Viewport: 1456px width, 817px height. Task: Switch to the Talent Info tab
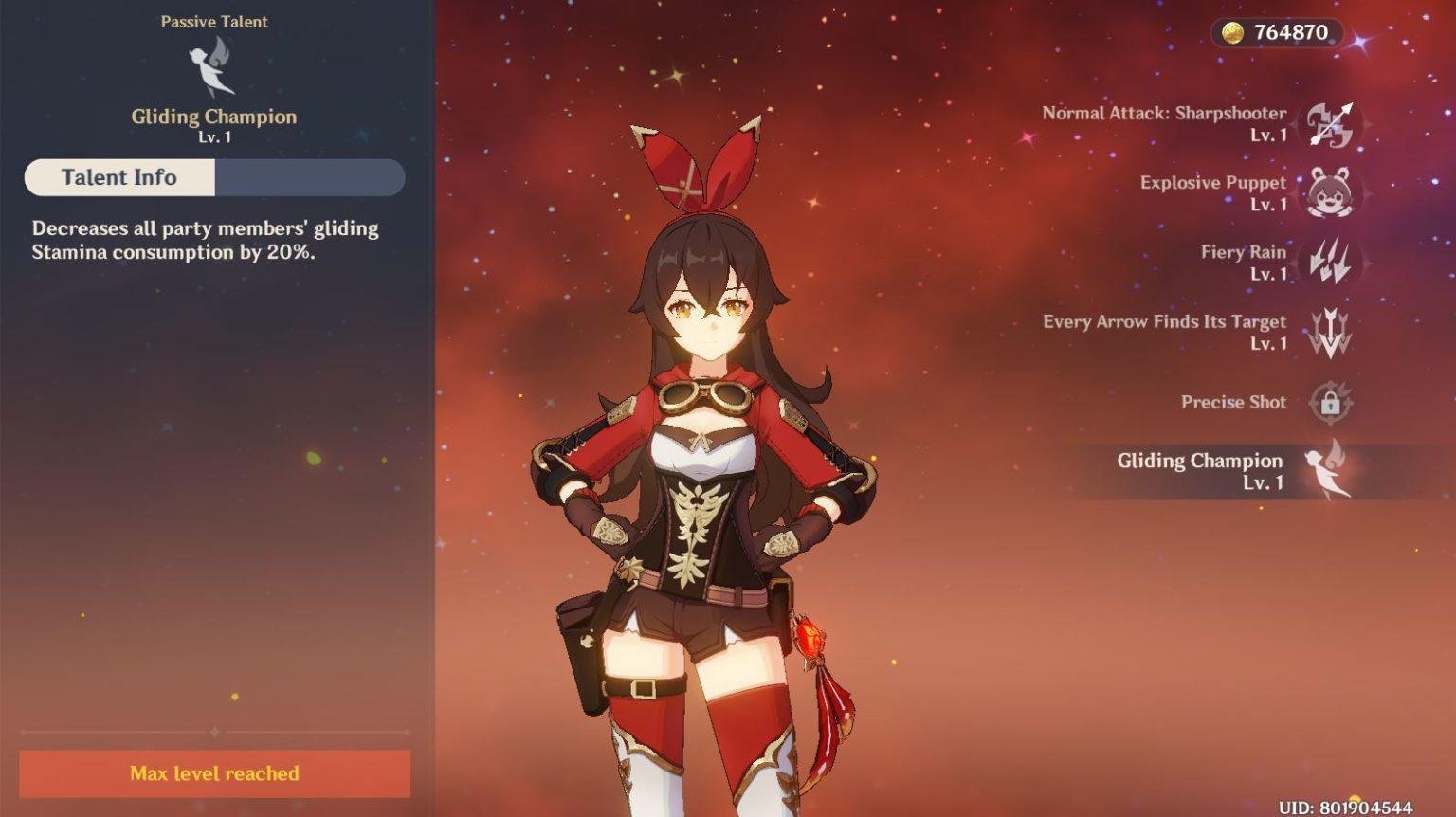pyautogui.click(x=118, y=177)
